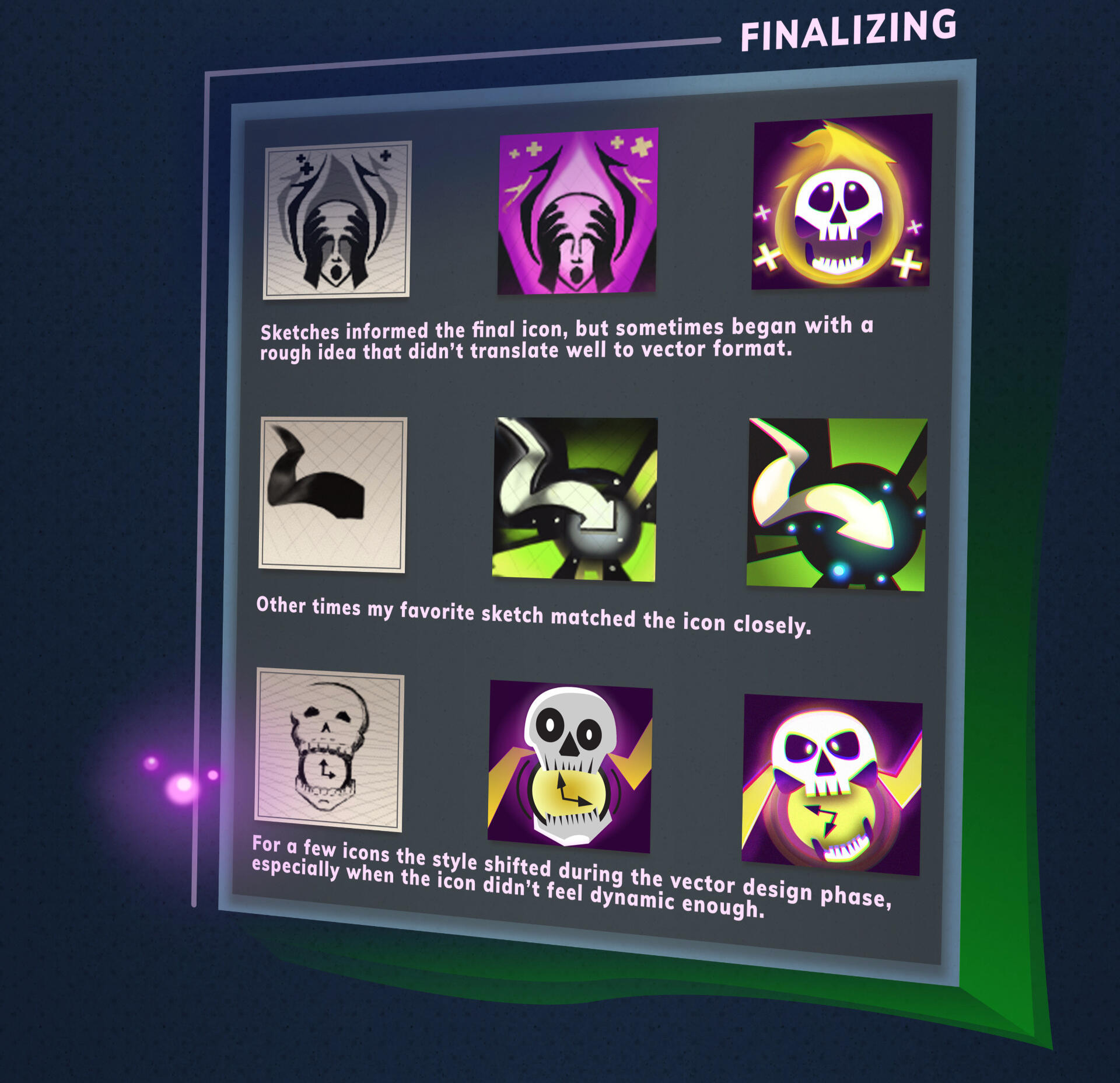The image size is (1120, 1083).
Task: Activate the final green arrow orb icon
Action: [836, 504]
